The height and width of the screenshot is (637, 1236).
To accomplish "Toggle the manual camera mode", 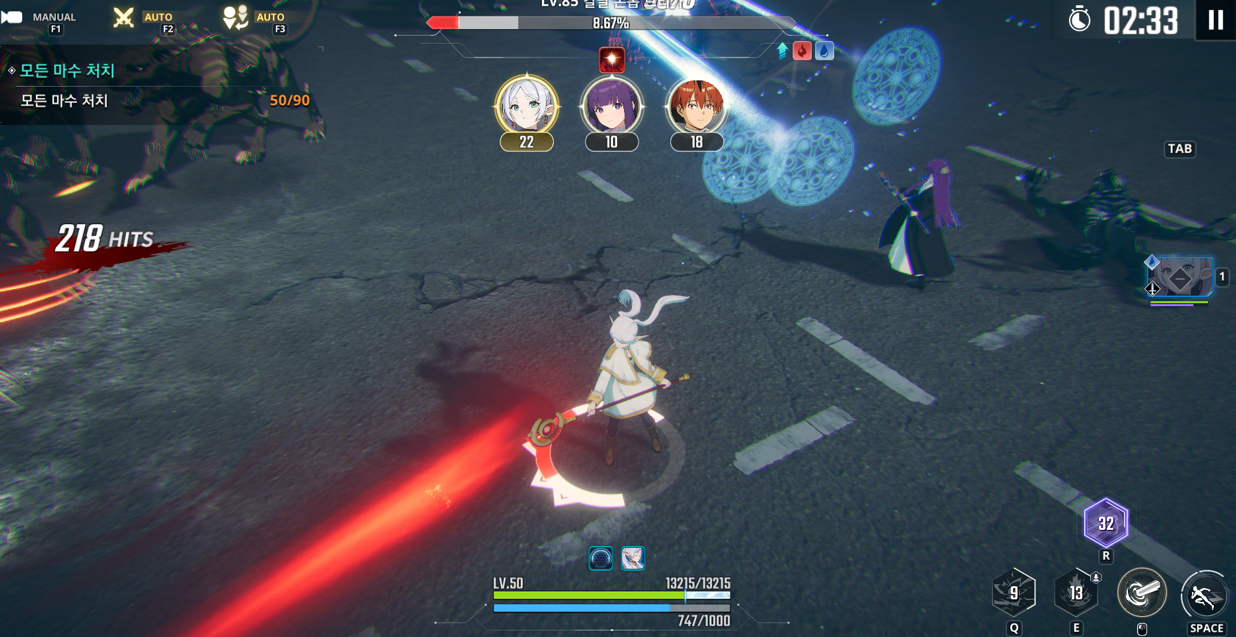I will (x=14, y=17).
